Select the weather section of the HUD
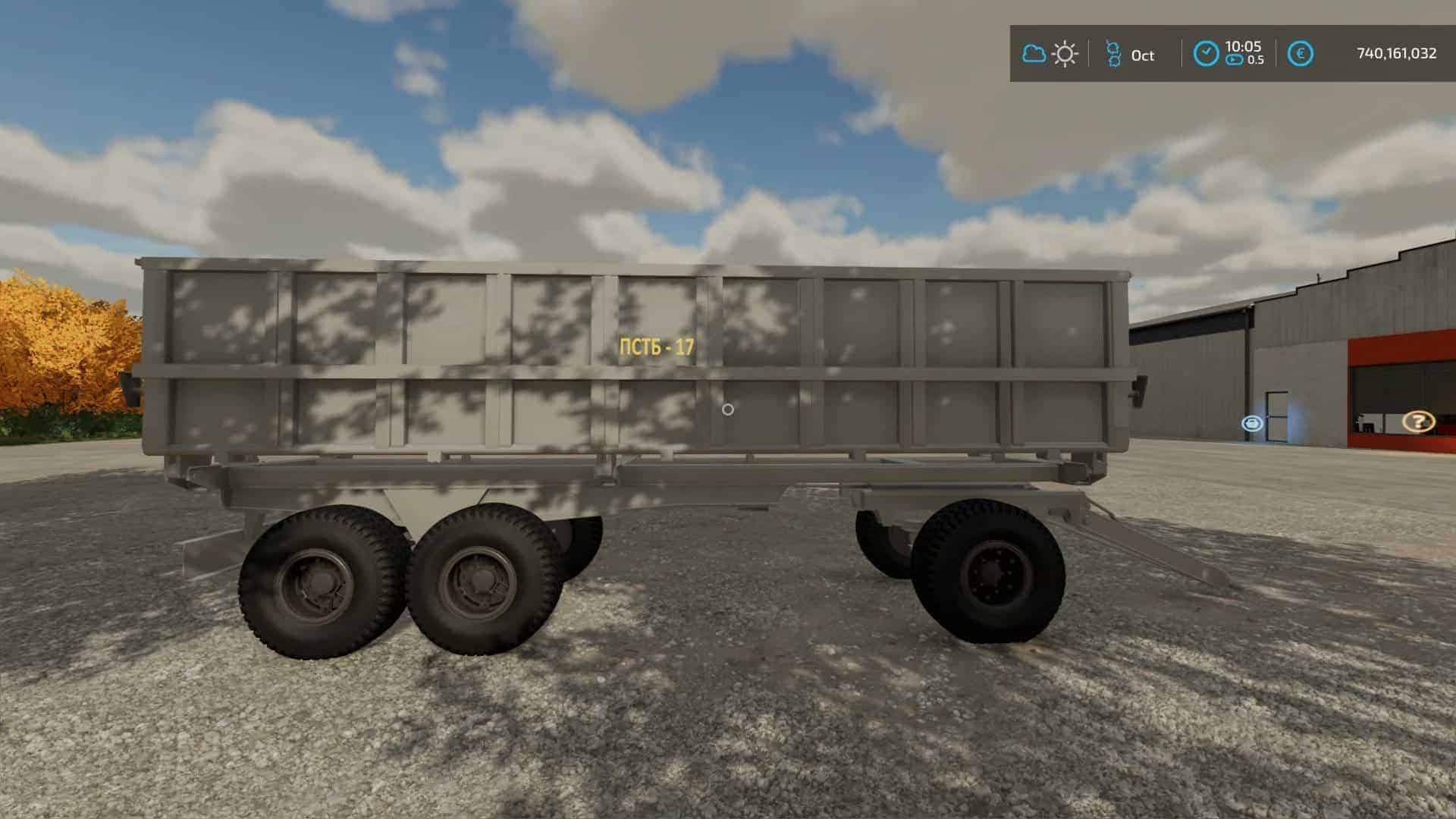This screenshot has height=819, width=1456. (x=1050, y=53)
